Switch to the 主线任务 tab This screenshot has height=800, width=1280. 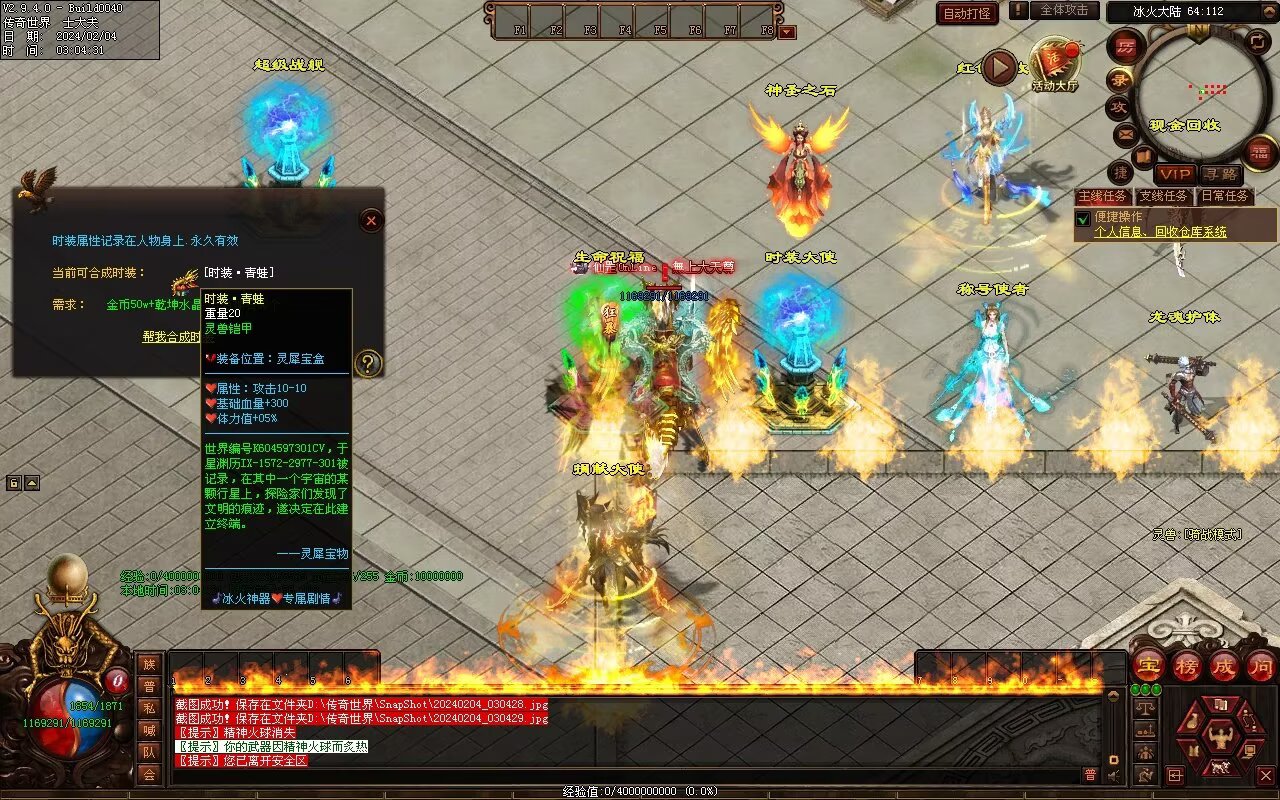click(1103, 196)
